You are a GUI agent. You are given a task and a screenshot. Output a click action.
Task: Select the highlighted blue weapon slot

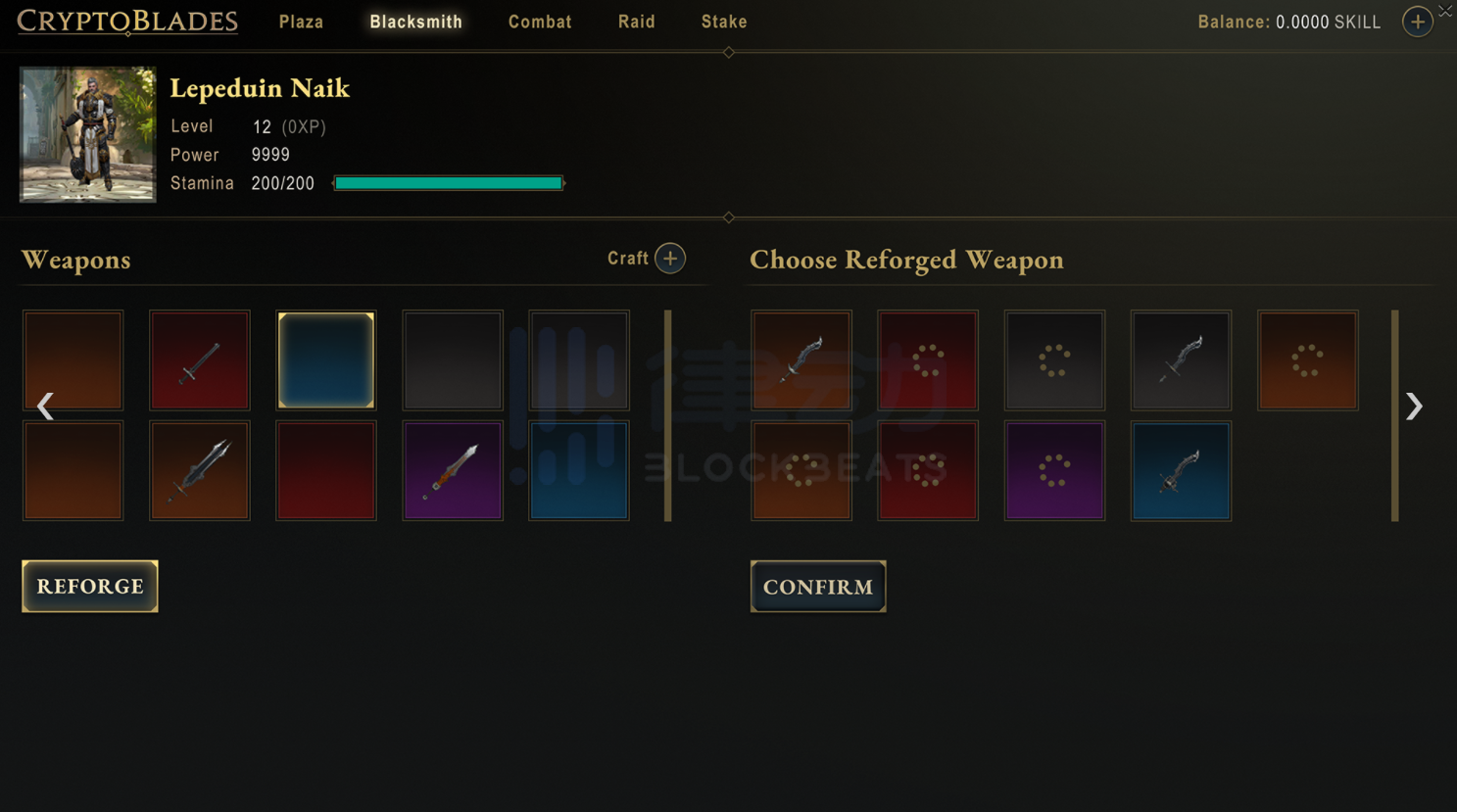(326, 360)
